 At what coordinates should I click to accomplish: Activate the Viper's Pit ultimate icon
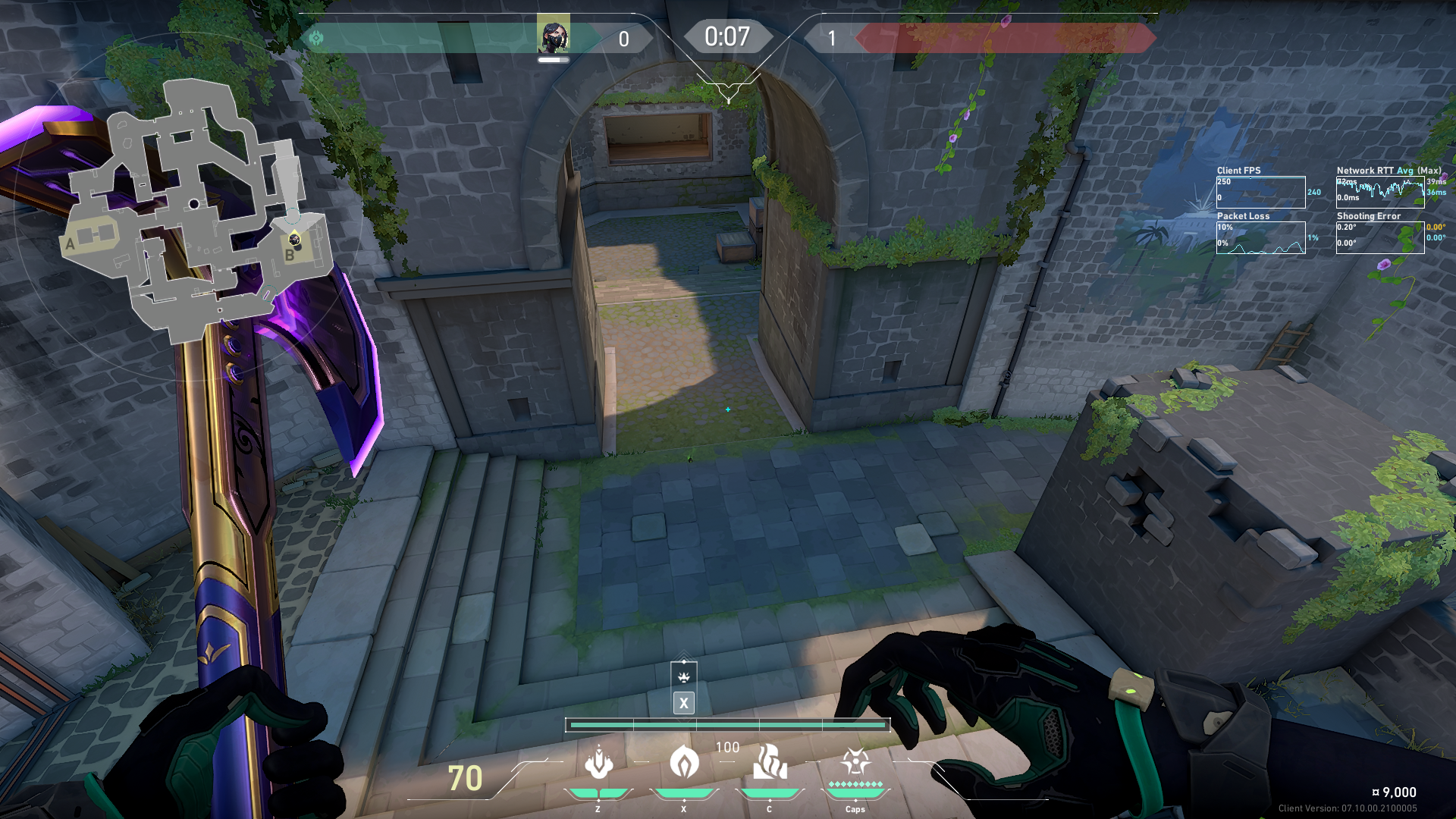(855, 762)
